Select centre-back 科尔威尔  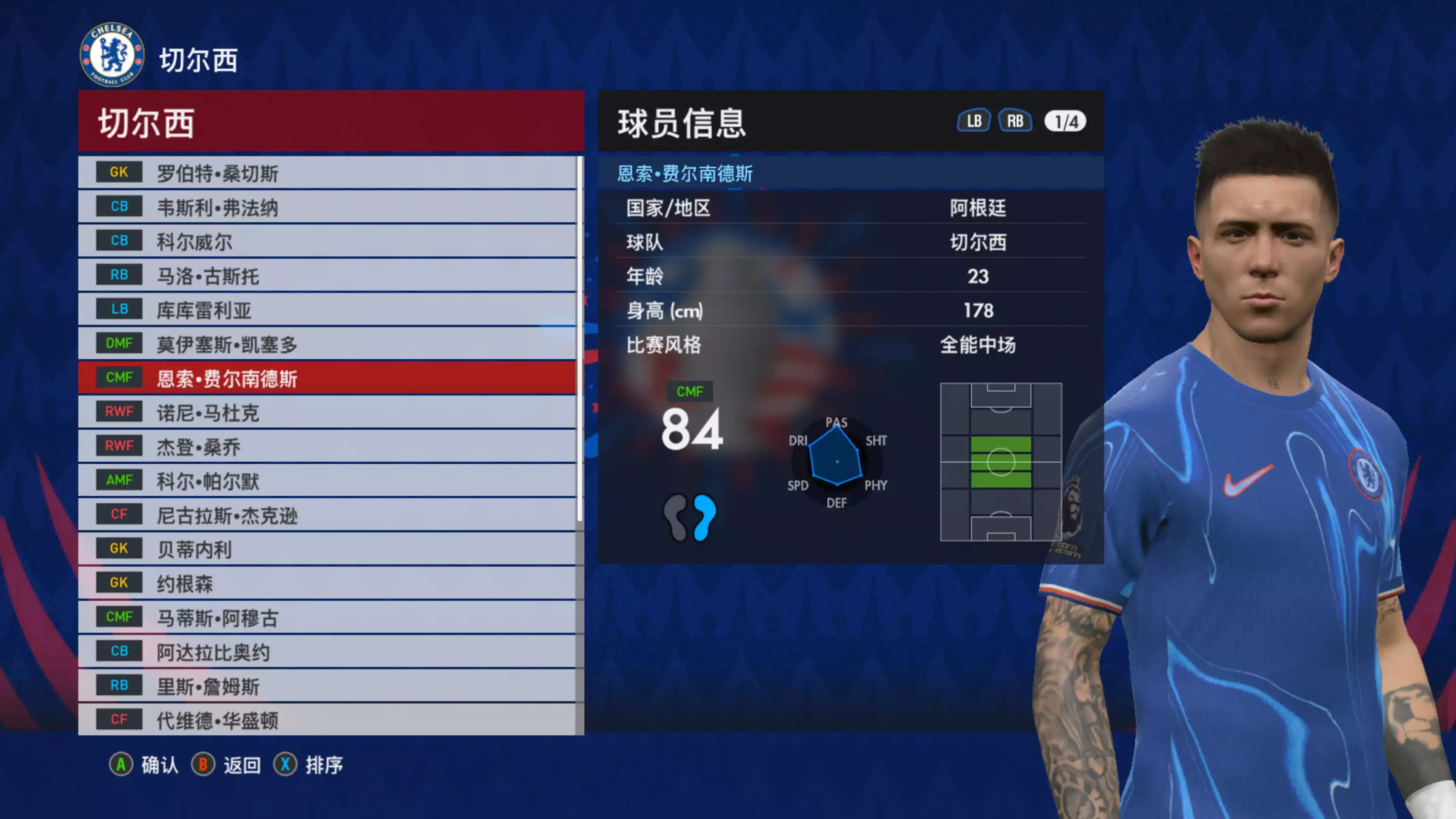point(328,242)
